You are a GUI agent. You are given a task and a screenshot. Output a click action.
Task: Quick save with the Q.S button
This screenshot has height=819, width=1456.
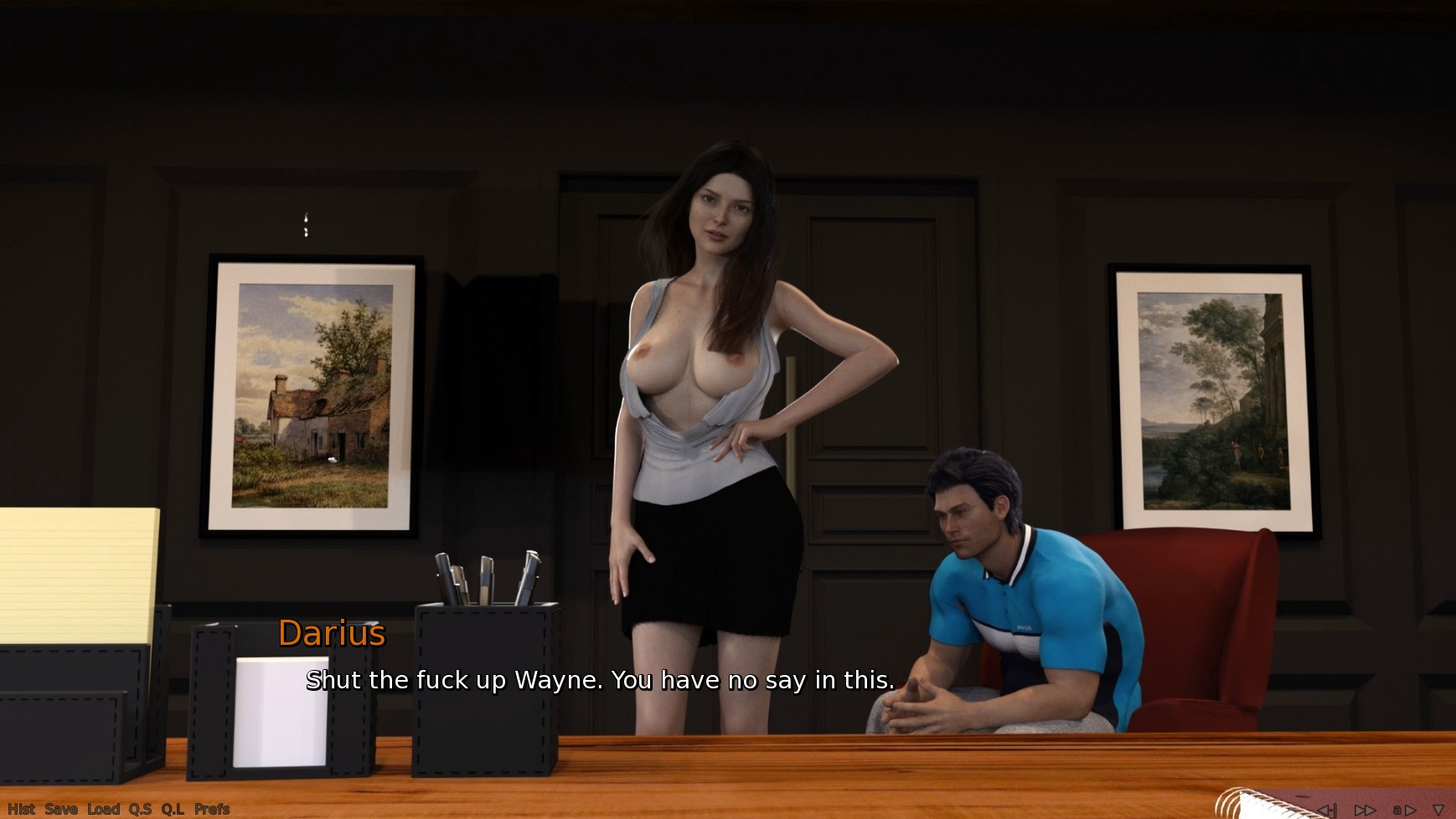point(140,809)
